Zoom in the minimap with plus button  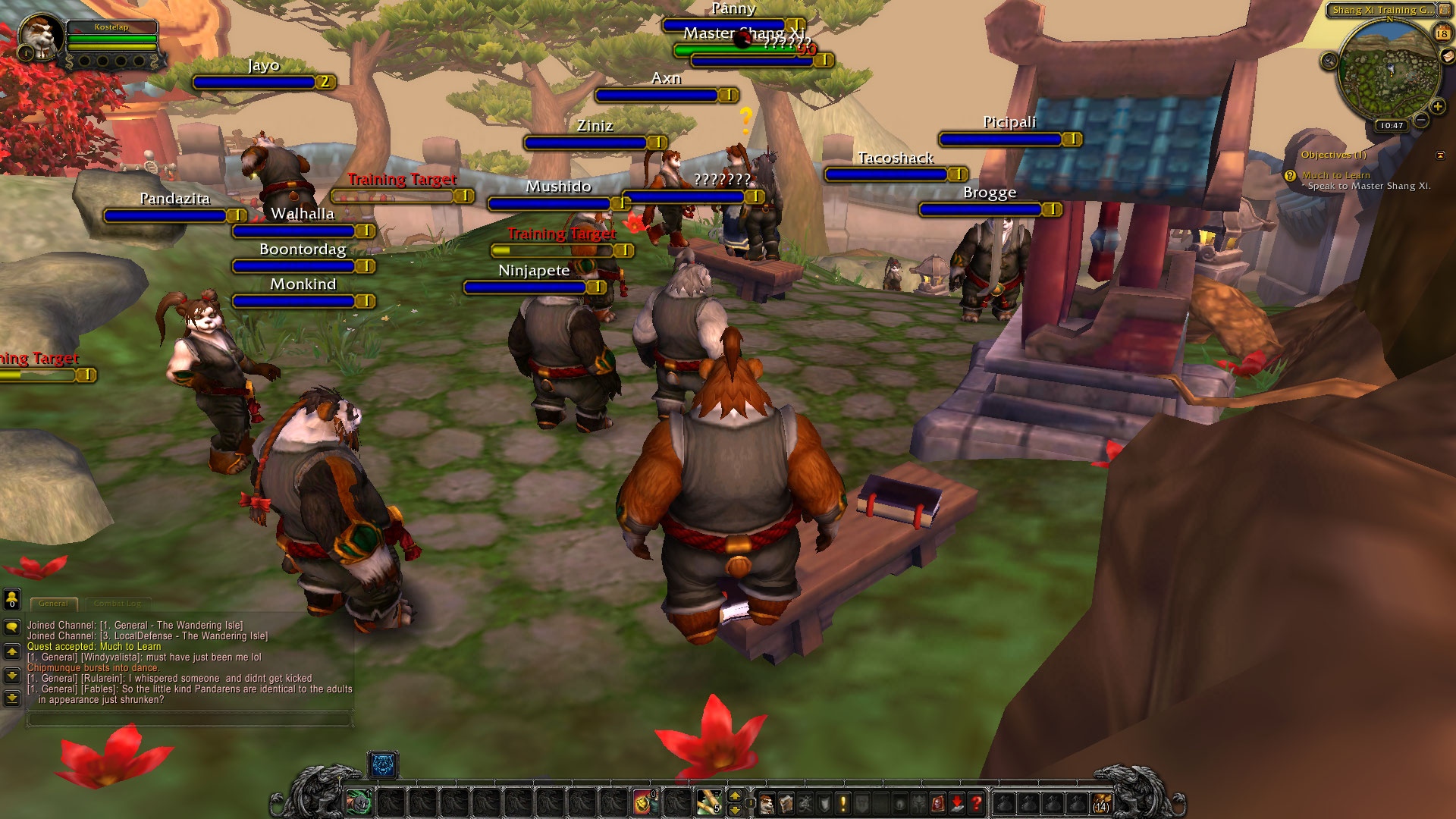pos(1437,107)
